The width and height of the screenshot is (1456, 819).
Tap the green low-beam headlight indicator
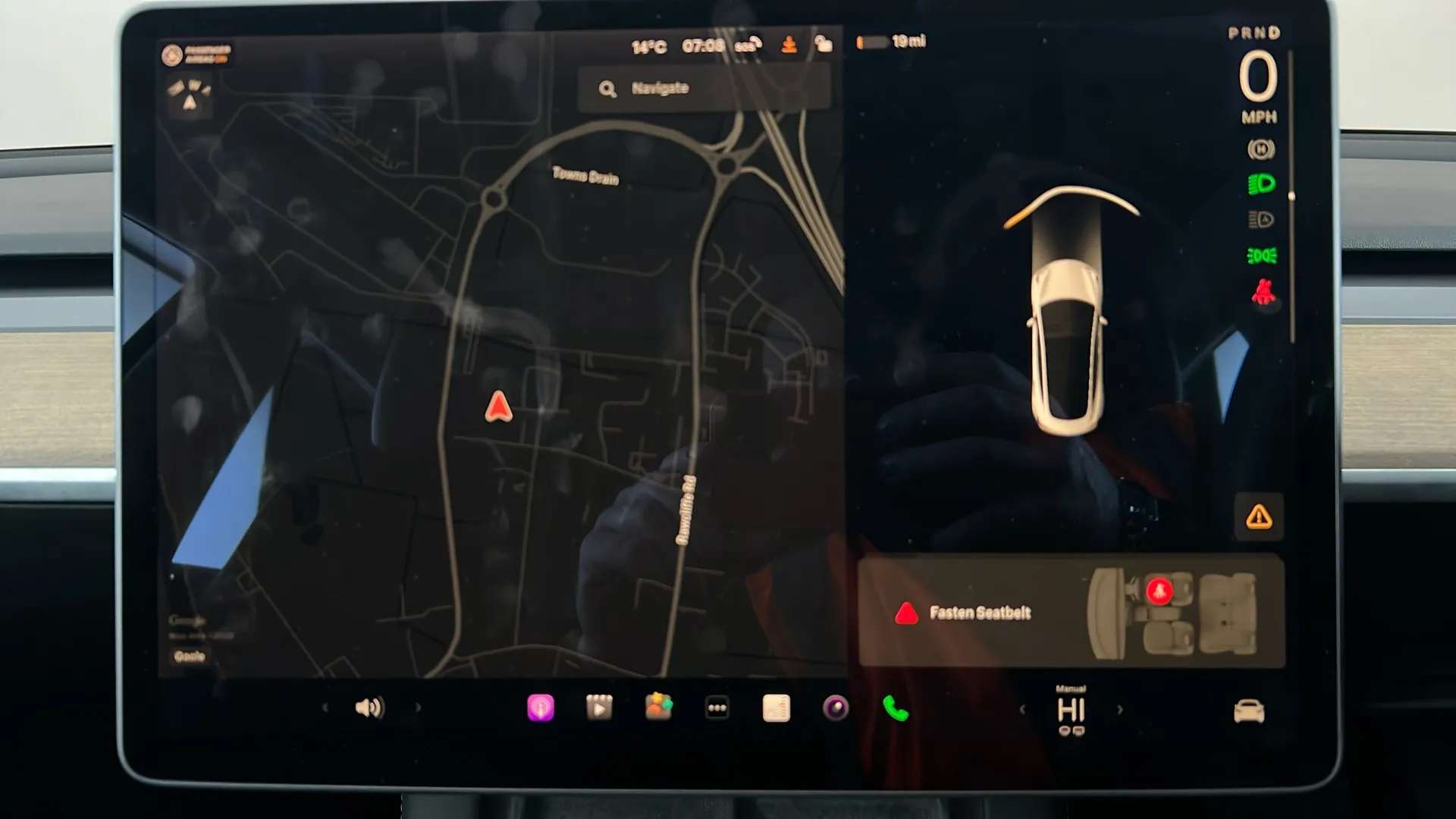pyautogui.click(x=1261, y=183)
